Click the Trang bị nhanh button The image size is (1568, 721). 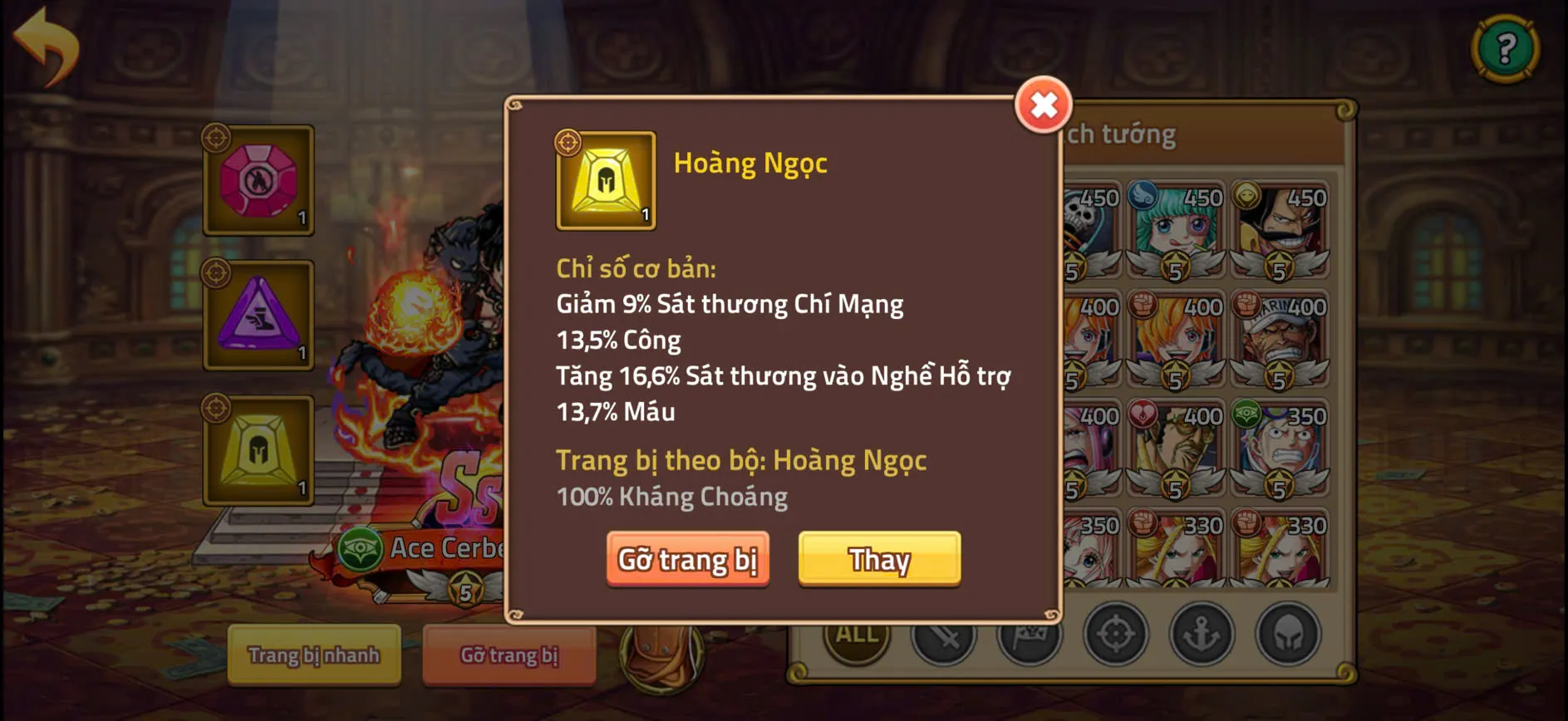(313, 655)
